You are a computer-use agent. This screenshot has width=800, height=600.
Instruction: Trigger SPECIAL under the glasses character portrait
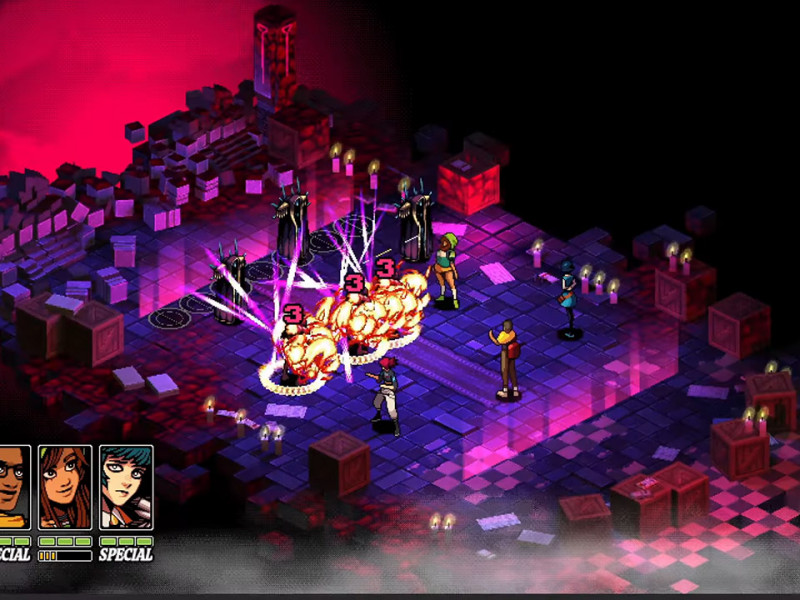pyautogui.click(x=13, y=554)
